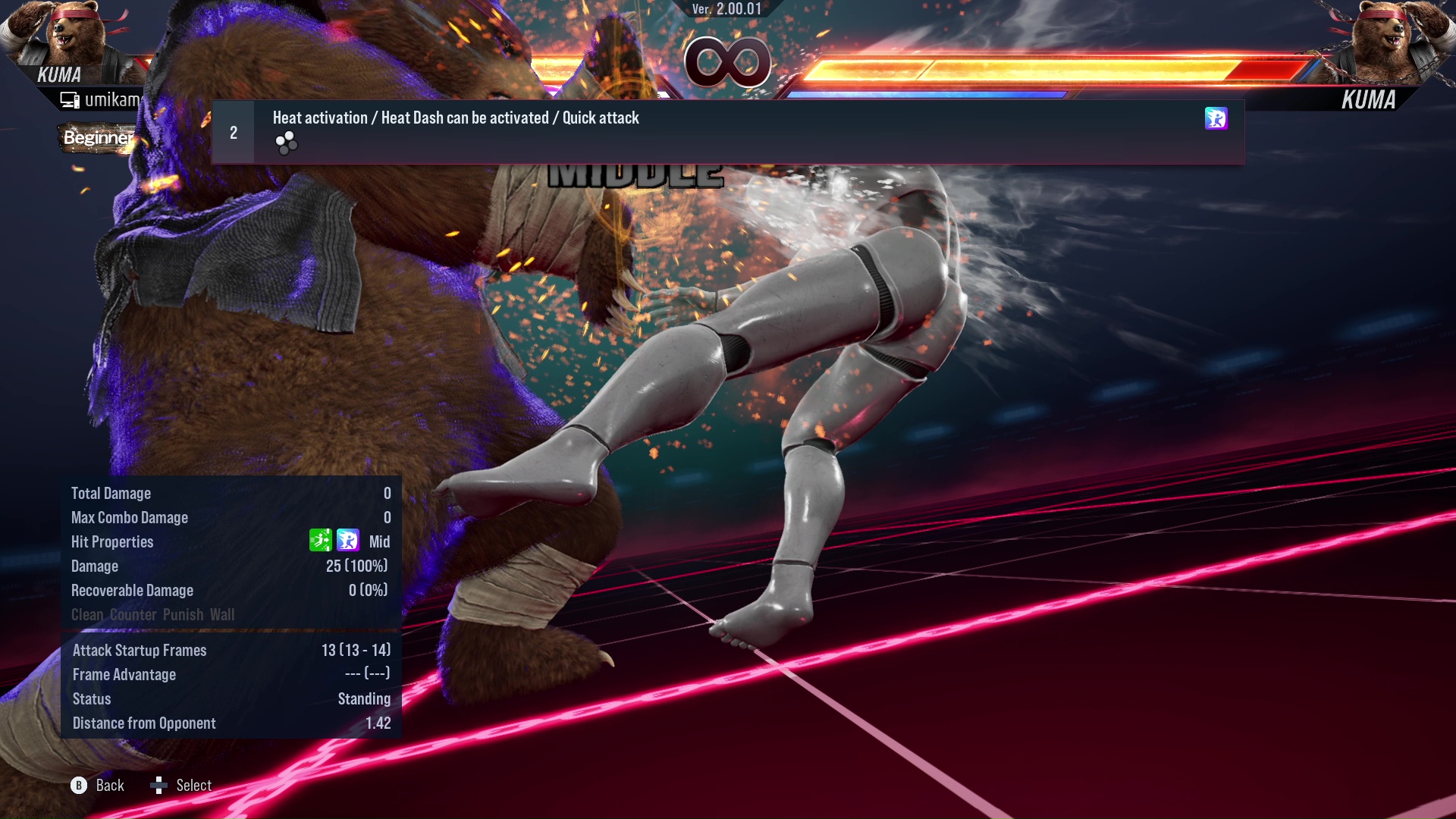Select the Beginner difficulty label
The image size is (1456, 819).
[x=99, y=138]
